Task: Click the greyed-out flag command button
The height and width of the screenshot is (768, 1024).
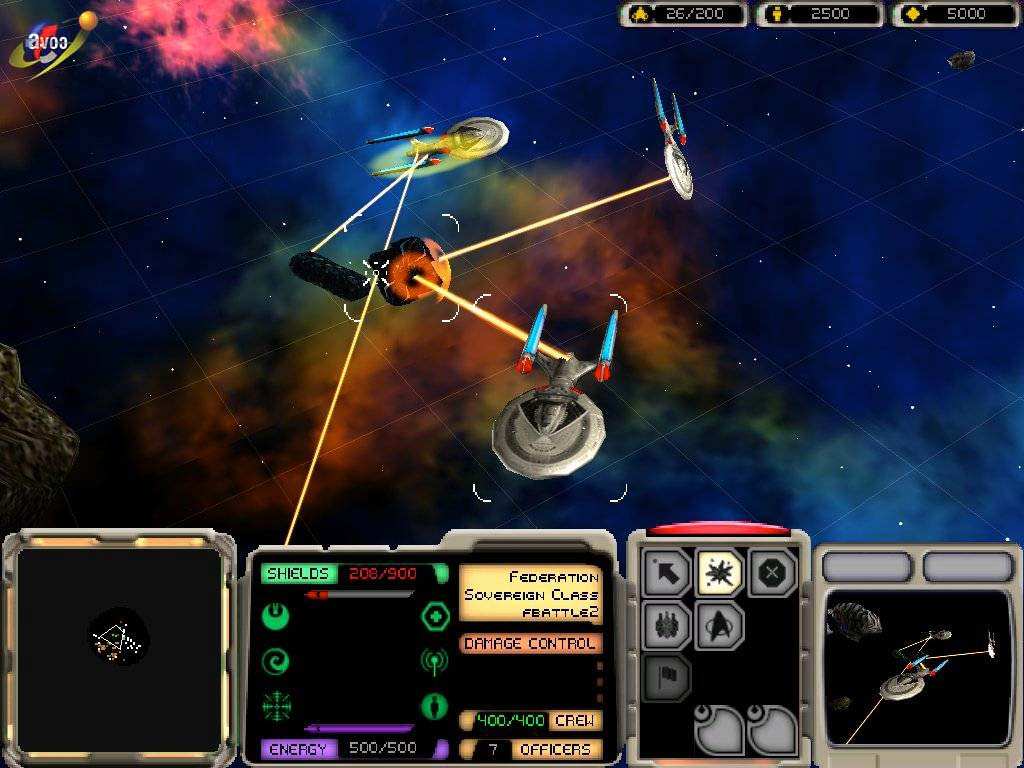Action: [x=668, y=678]
